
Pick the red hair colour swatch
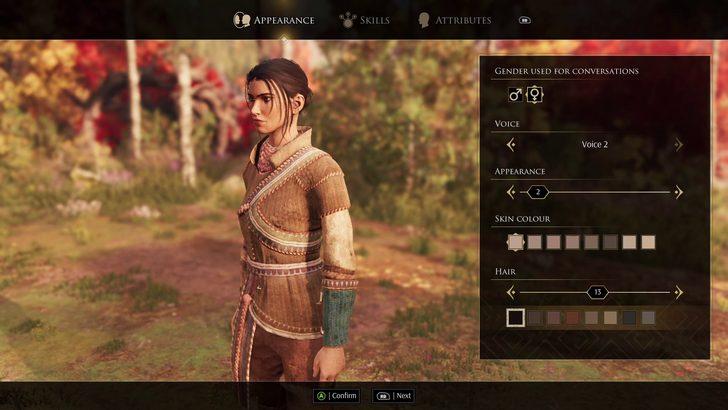(x=573, y=318)
